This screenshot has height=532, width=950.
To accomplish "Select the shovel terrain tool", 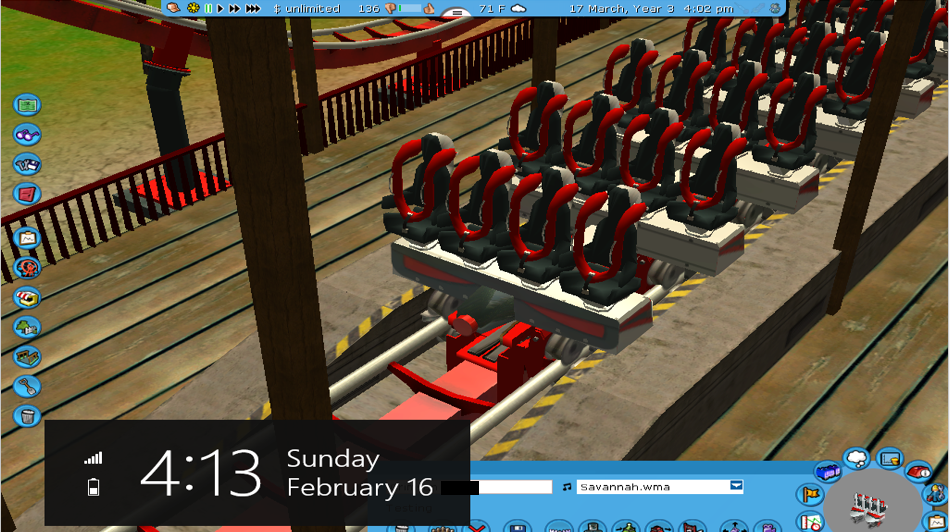I will pyautogui.click(x=27, y=386).
